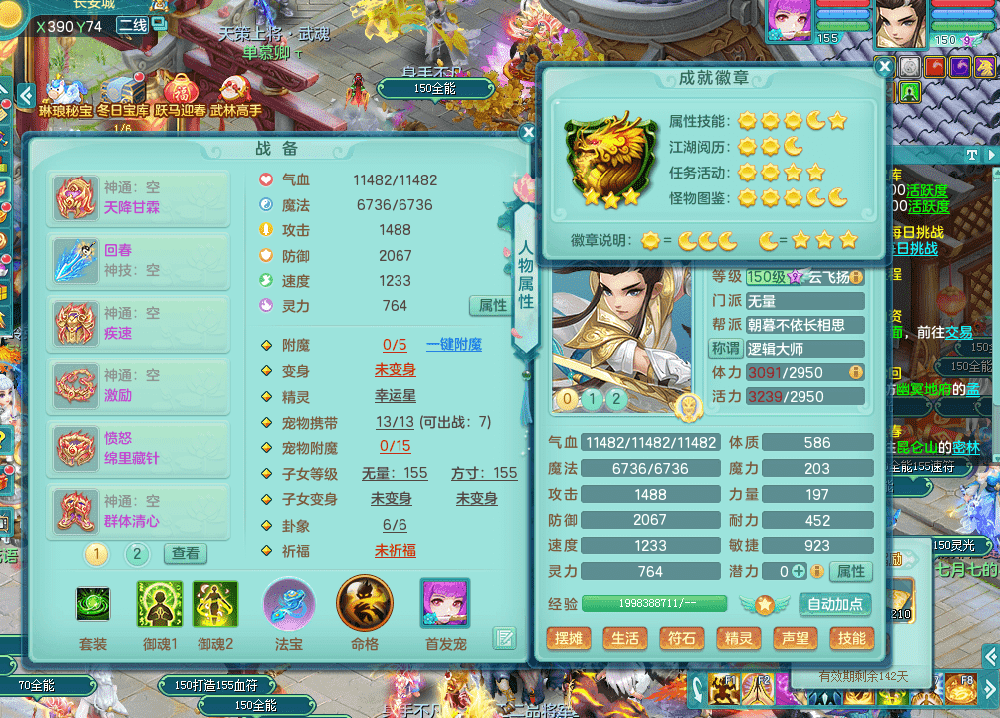Open the 查看 button in 战备

coord(185,553)
